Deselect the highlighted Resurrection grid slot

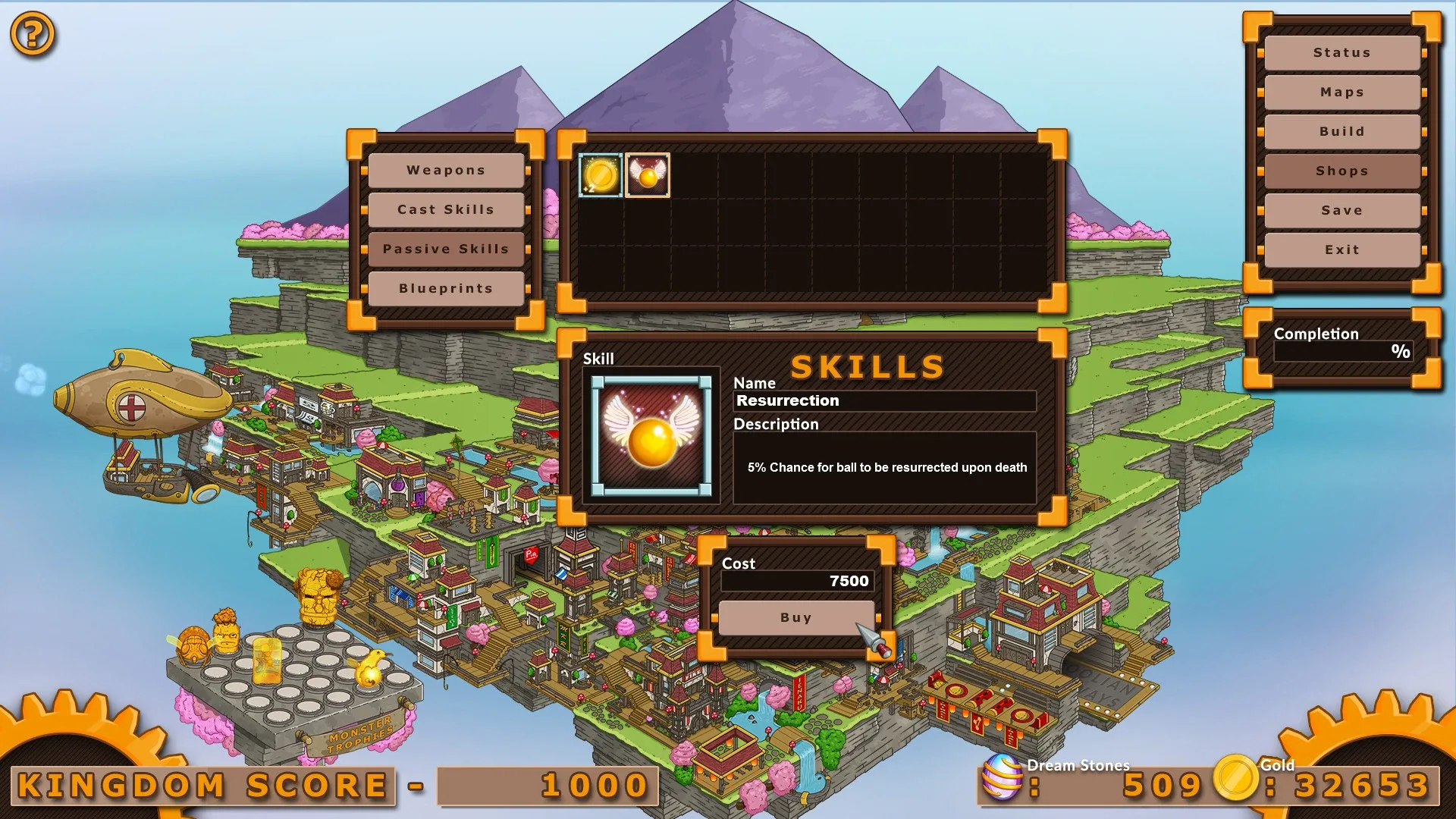[x=647, y=175]
